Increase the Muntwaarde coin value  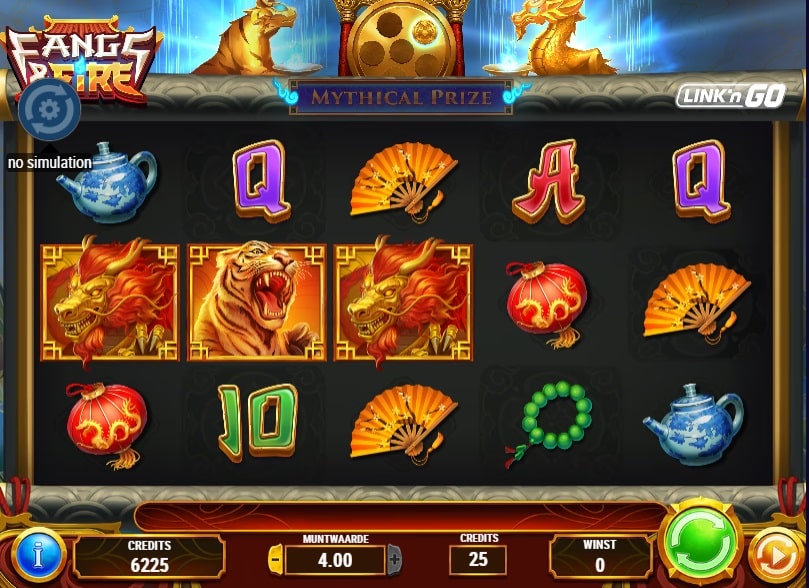pyautogui.click(x=394, y=559)
